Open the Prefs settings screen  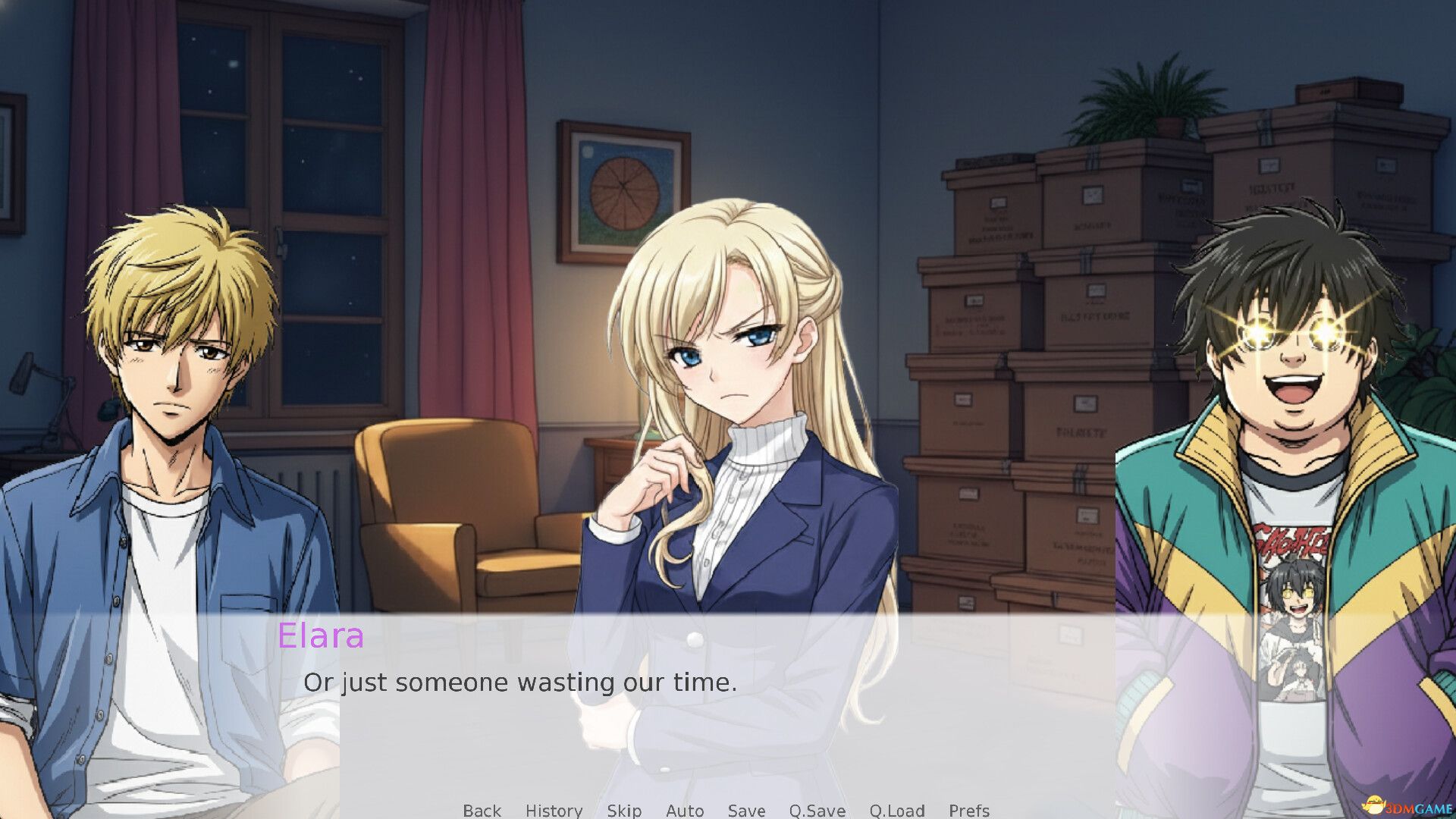pyautogui.click(x=969, y=811)
